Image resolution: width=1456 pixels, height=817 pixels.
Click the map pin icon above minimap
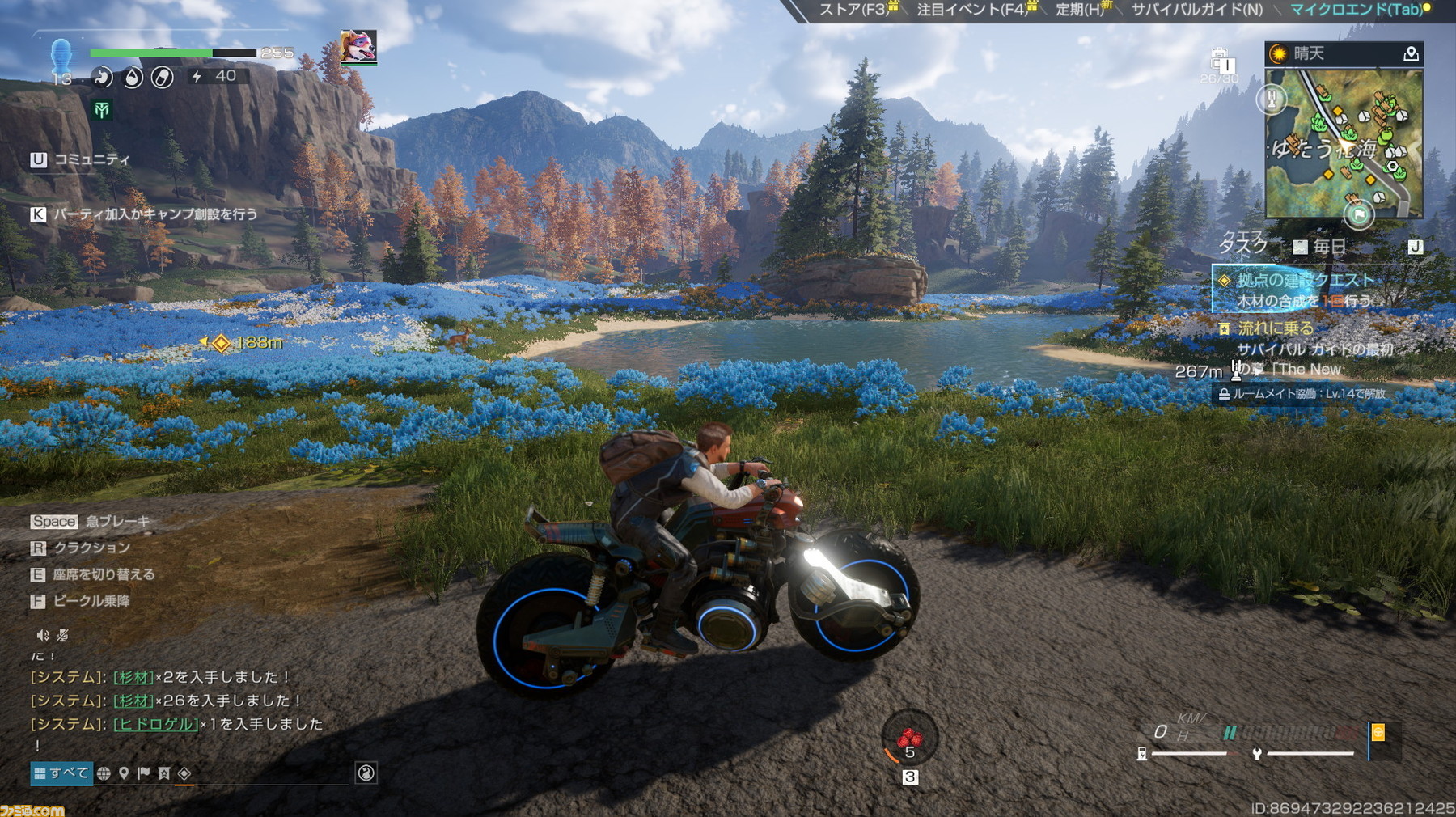pos(1411,53)
